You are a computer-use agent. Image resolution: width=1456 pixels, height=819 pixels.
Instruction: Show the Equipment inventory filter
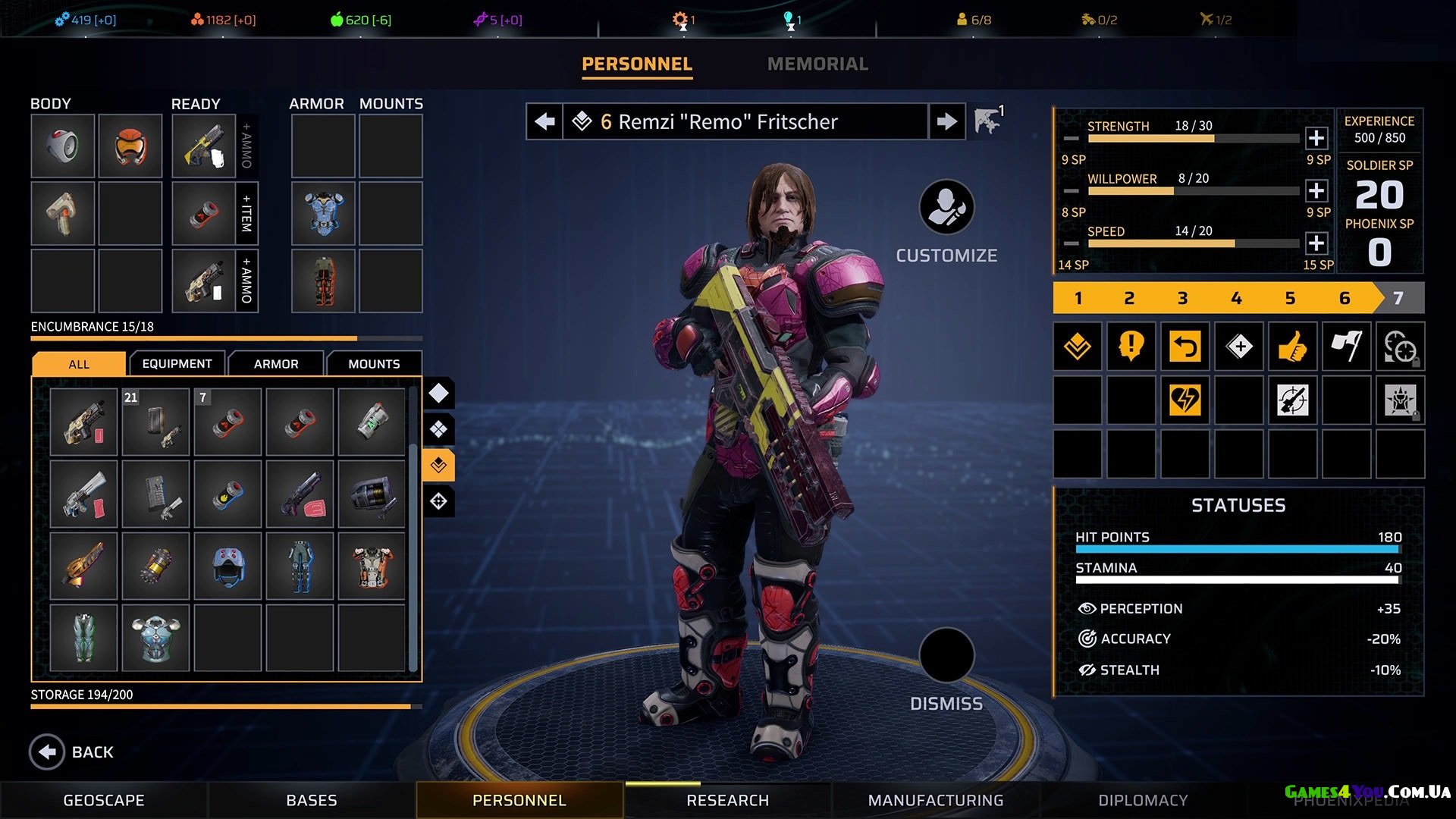point(177,364)
